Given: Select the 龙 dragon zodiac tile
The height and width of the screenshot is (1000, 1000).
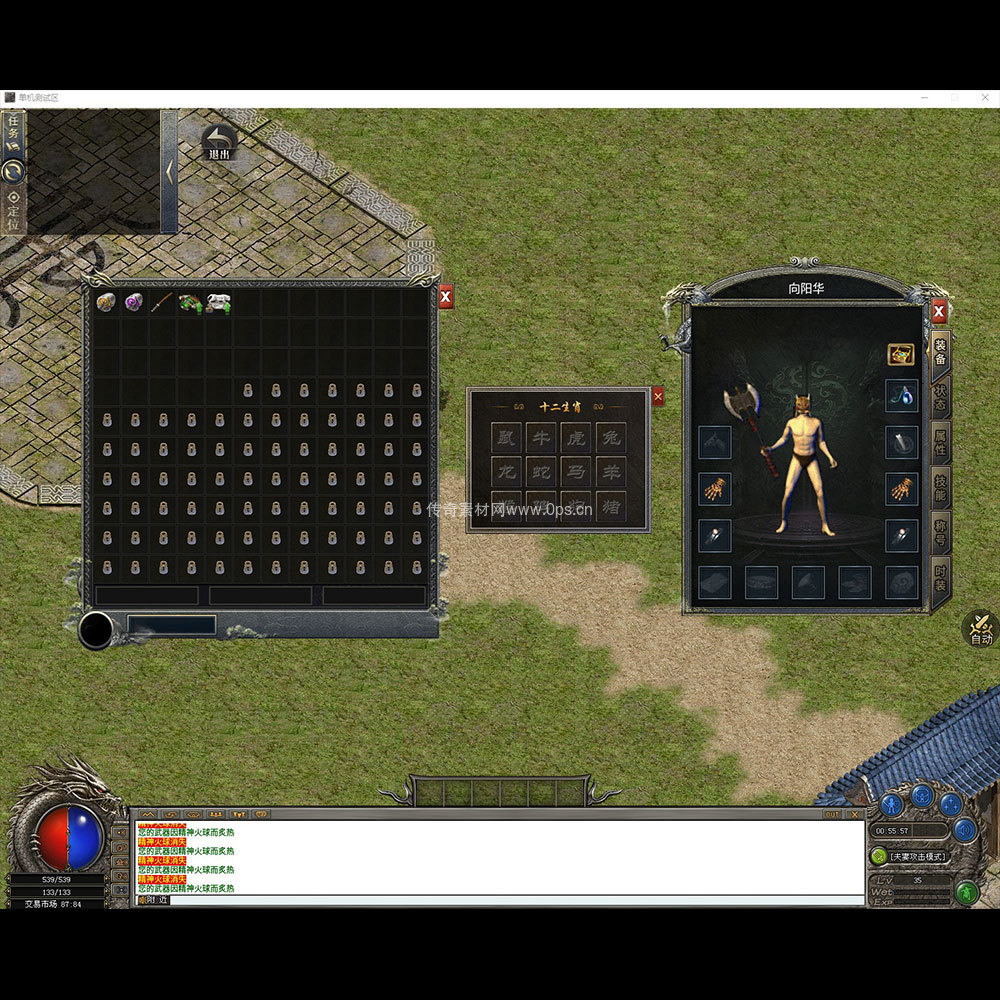Looking at the screenshot, I should (x=507, y=472).
